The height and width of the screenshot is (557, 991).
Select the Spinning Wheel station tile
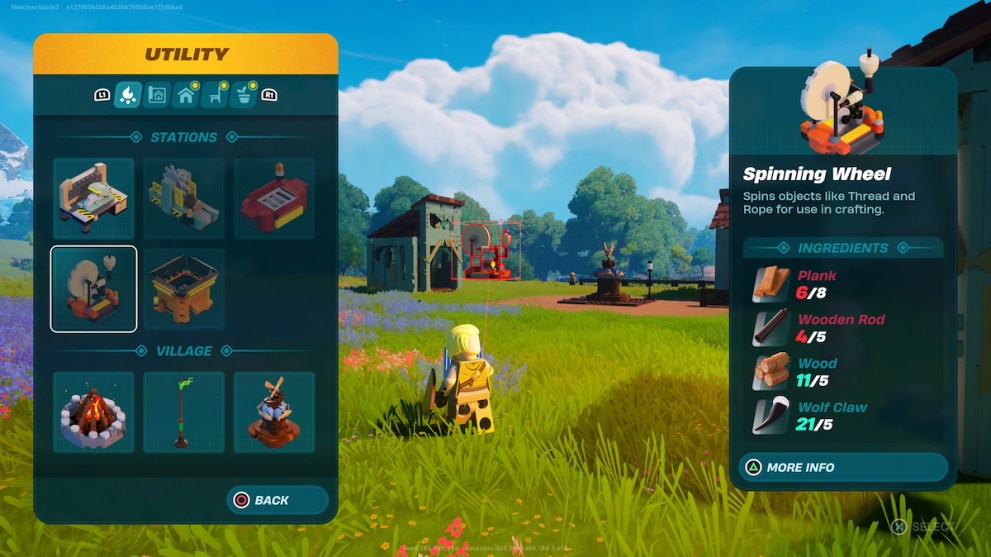(x=93, y=288)
